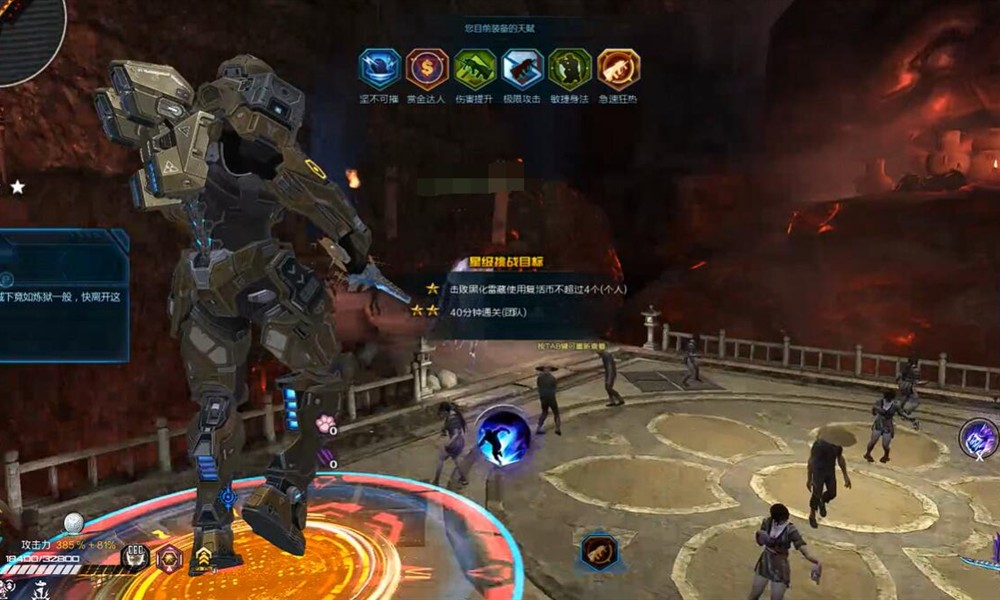Select the 极限攻击 talent icon
The width and height of the screenshot is (1000, 600).
click(x=523, y=69)
